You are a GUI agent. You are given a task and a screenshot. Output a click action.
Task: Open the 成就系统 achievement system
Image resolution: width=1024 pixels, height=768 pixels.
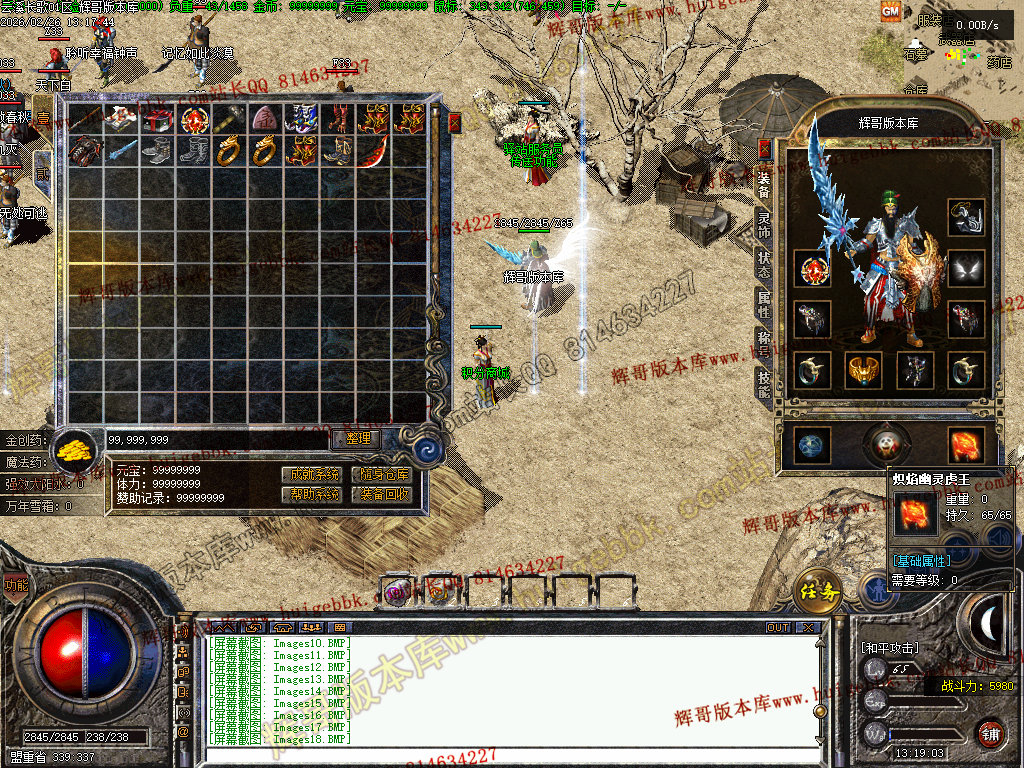pyautogui.click(x=313, y=474)
